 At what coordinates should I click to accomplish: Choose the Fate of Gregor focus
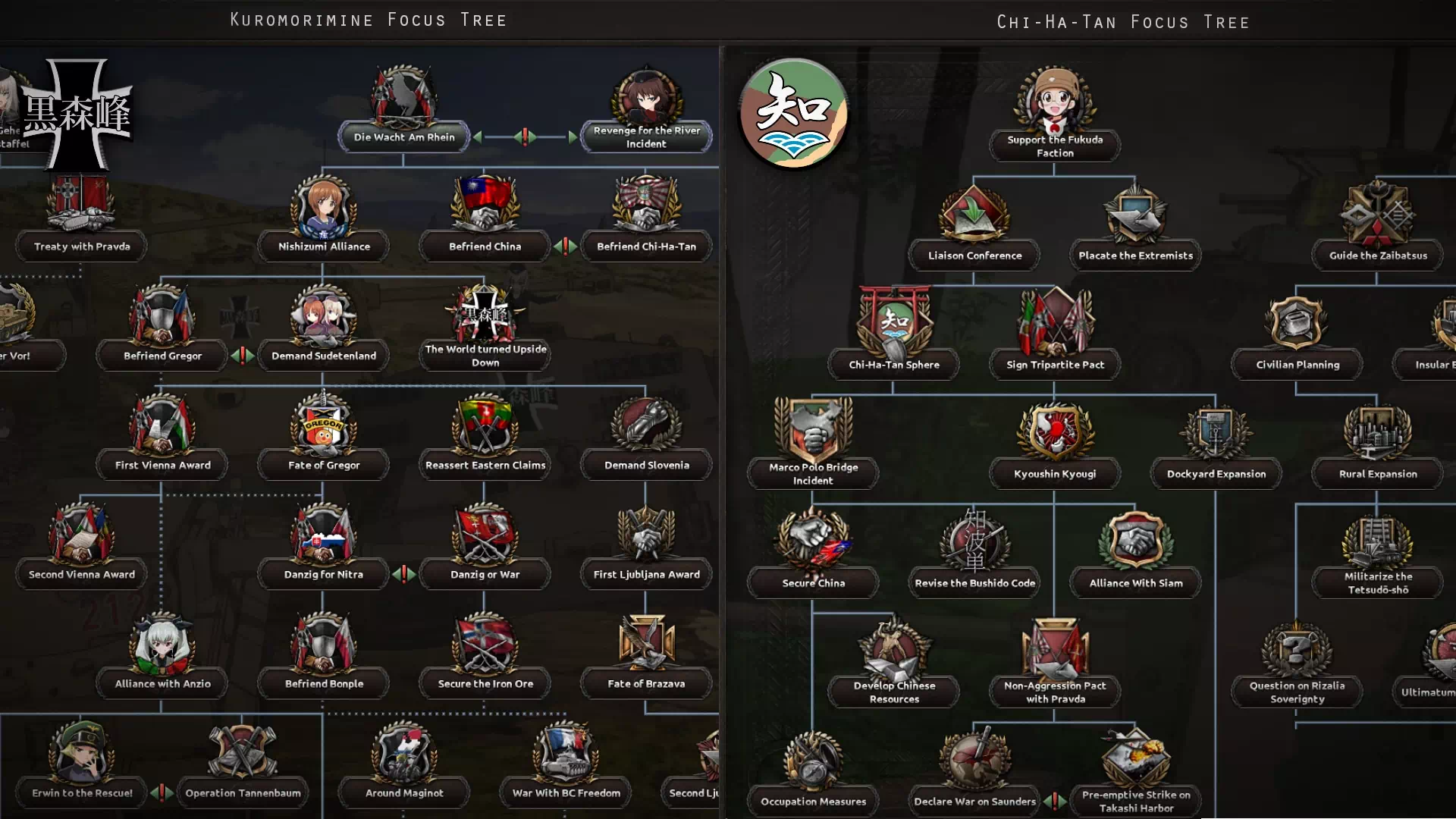click(324, 465)
